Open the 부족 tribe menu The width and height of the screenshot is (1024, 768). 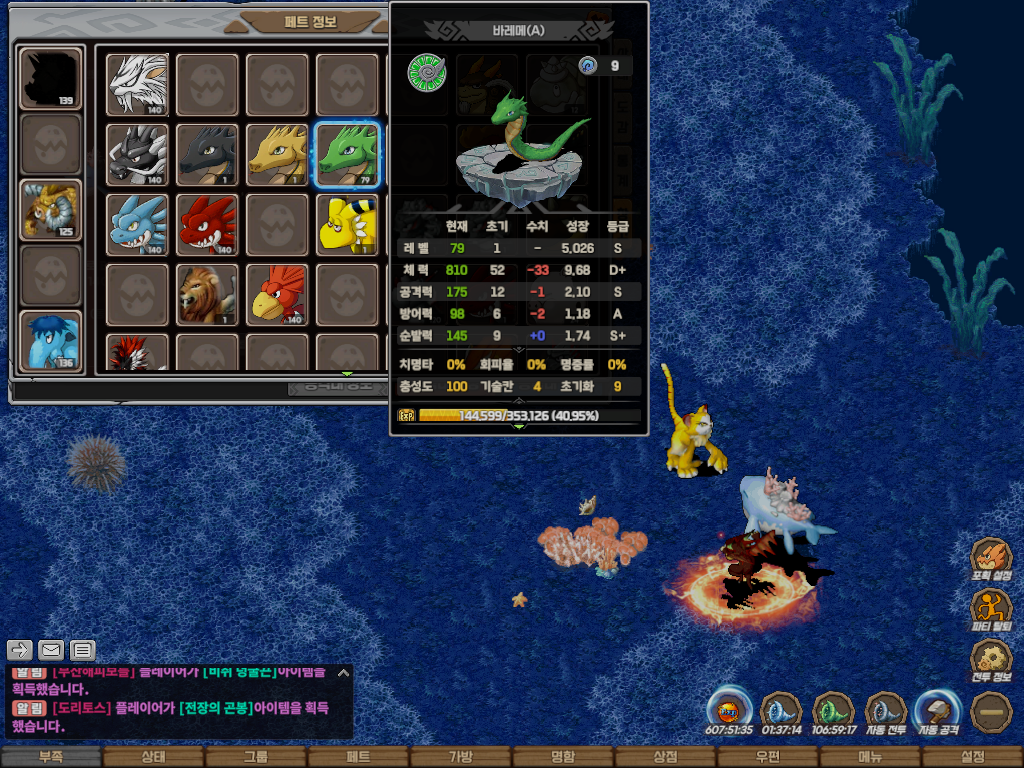pyautogui.click(x=51, y=757)
